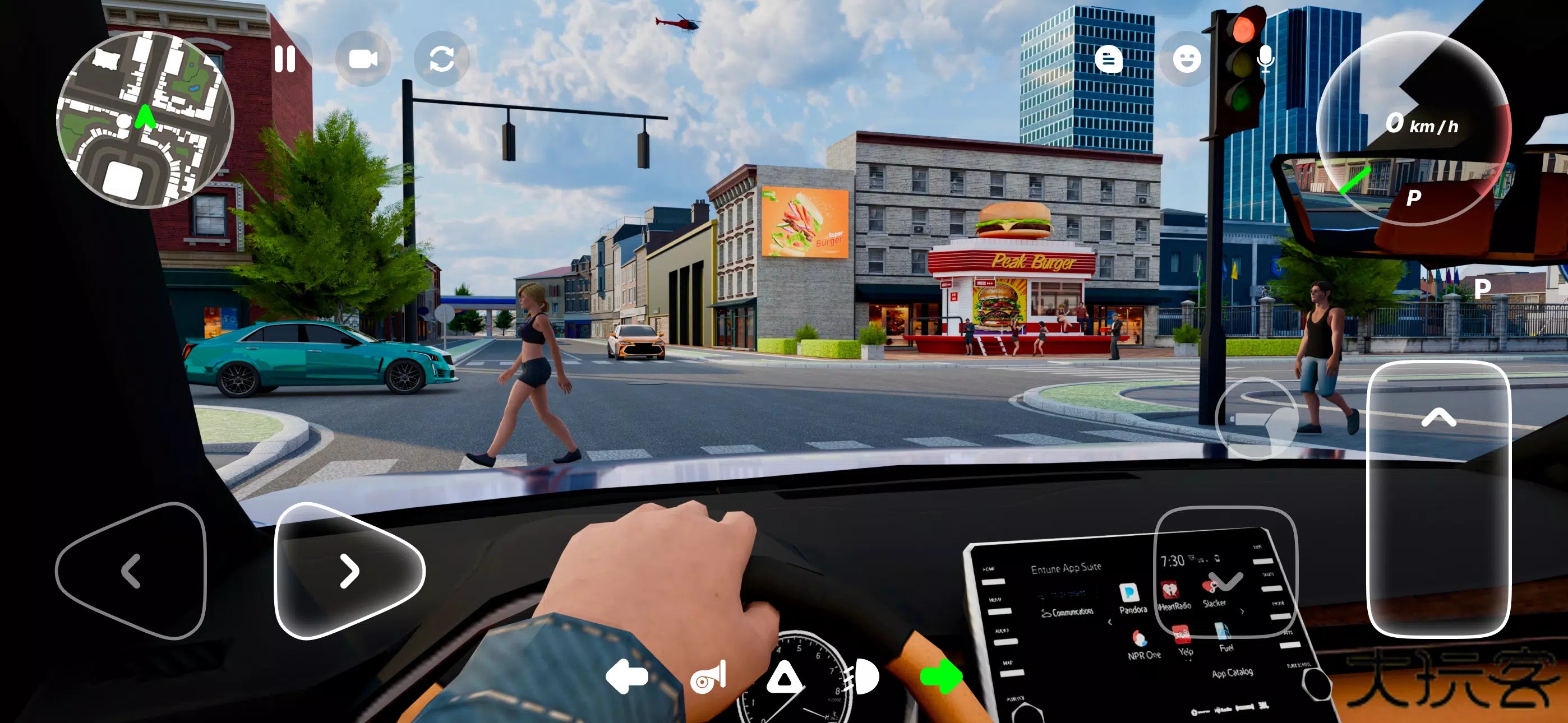Viewport: 1568px width, 723px height.
Task: Turn on the hazard warning lights
Action: pos(784,676)
